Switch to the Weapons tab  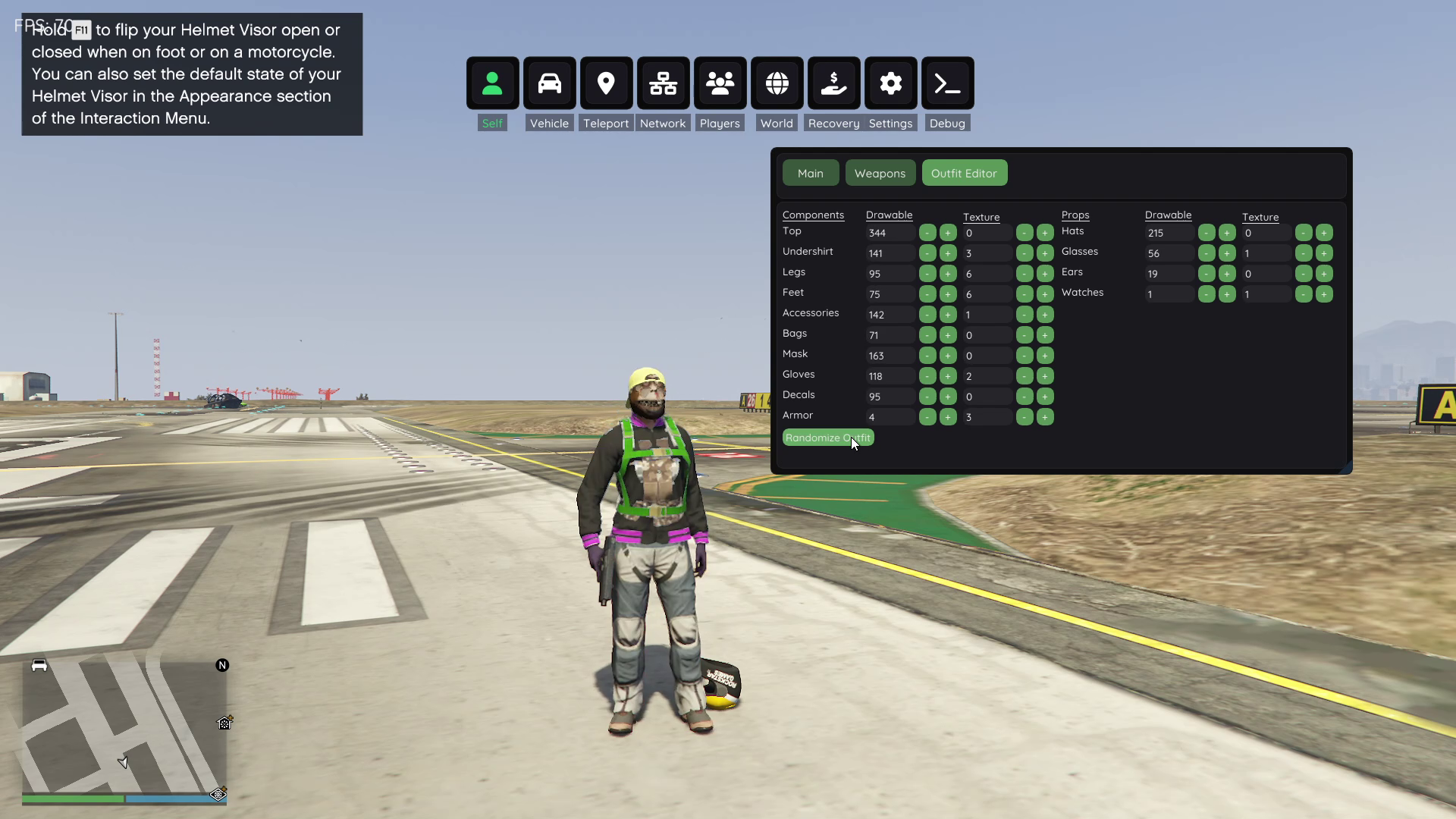tap(880, 174)
